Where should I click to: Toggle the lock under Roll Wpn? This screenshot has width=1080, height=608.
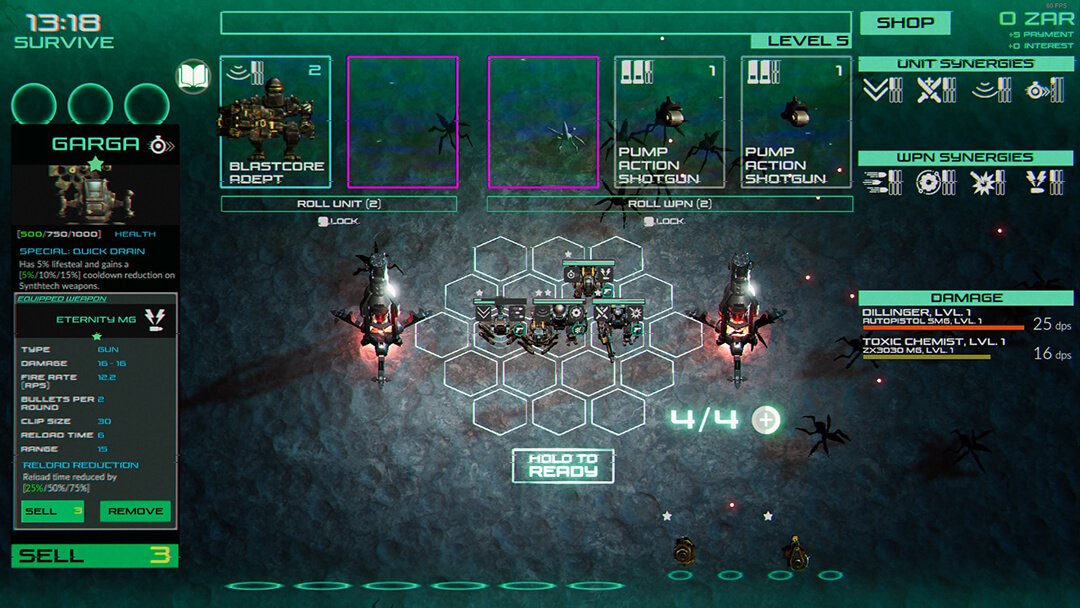[662, 221]
